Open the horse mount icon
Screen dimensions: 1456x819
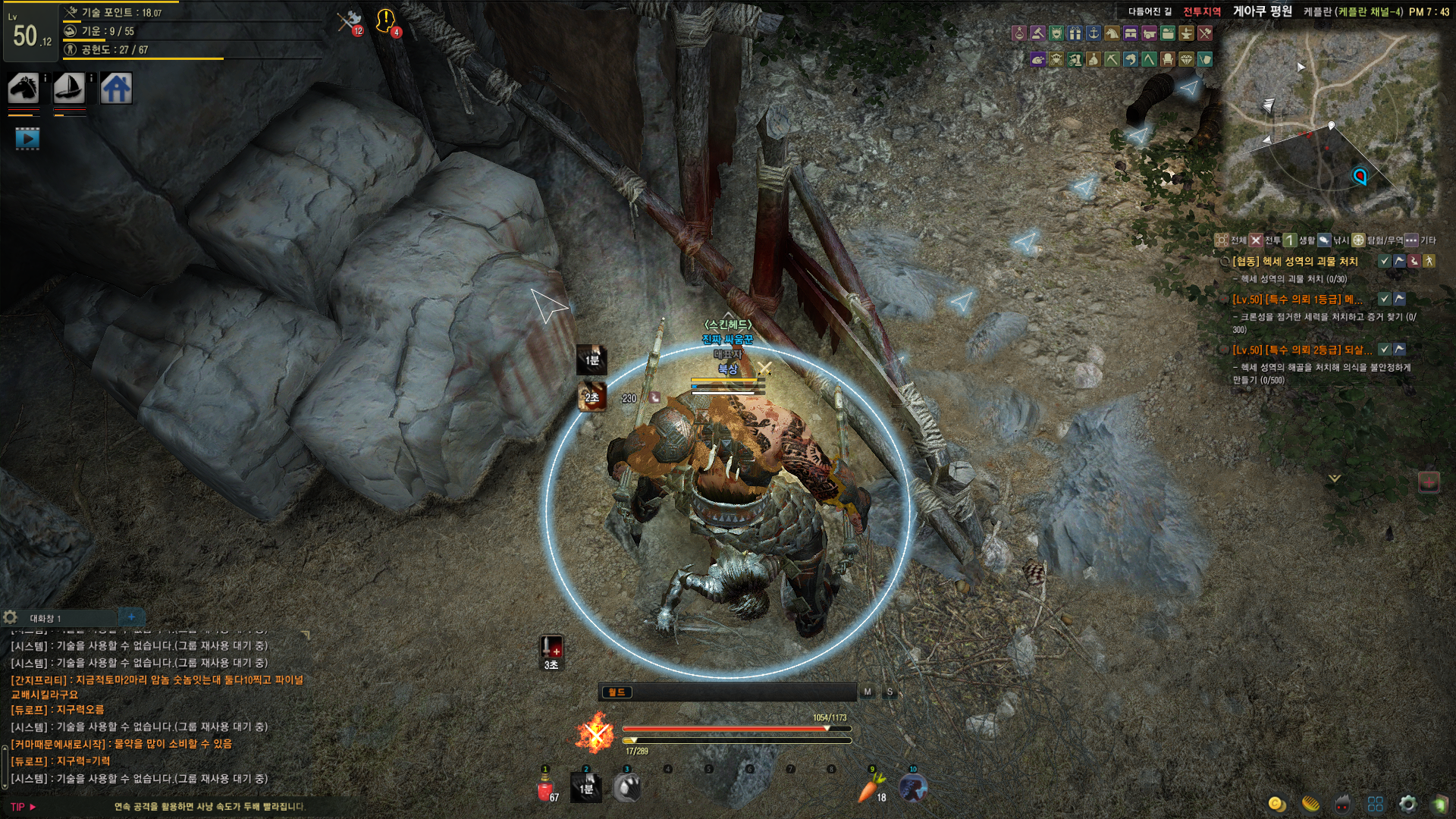coord(24,89)
